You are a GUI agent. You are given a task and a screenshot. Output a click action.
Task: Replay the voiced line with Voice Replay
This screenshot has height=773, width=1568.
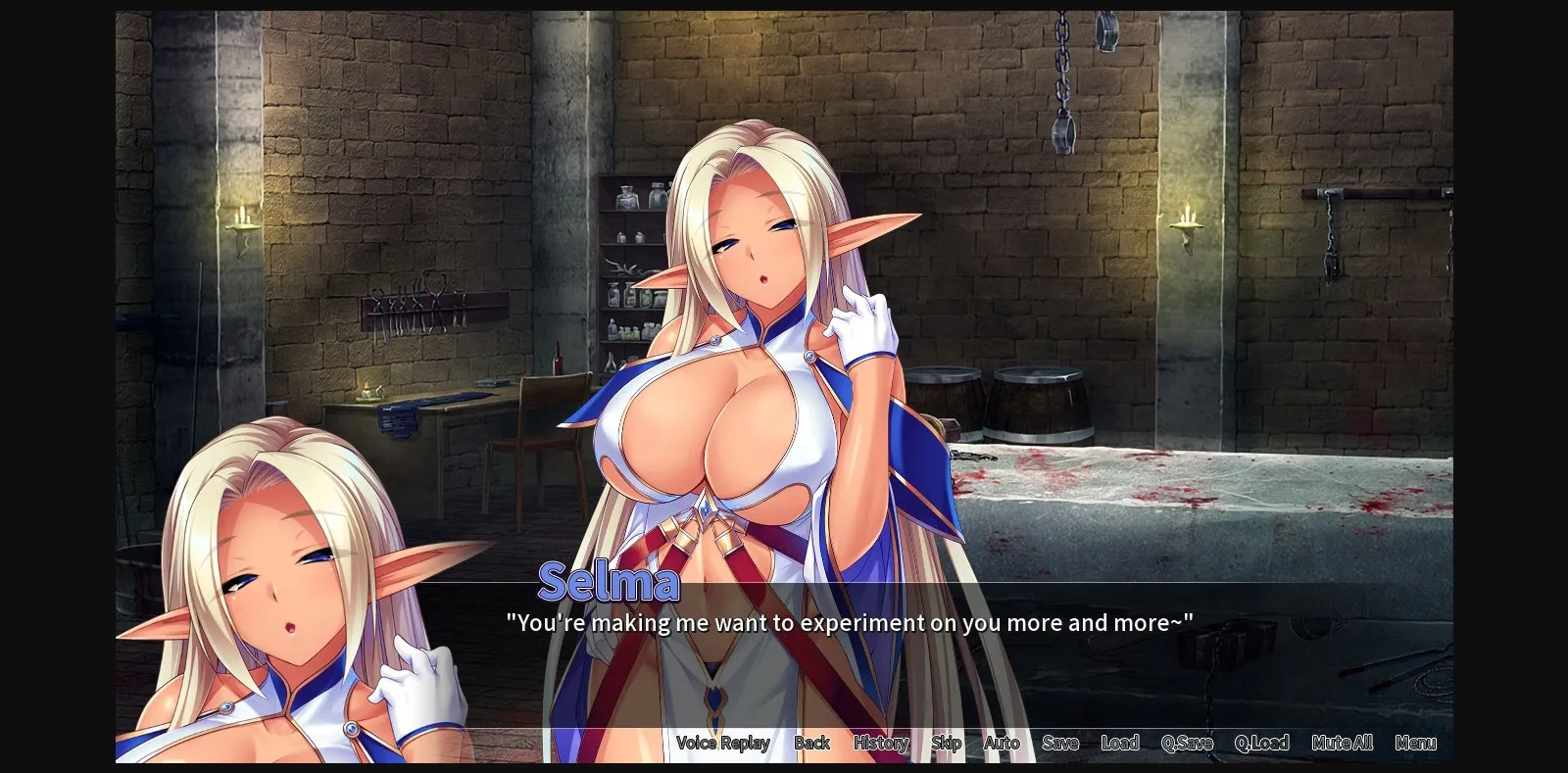point(722,743)
